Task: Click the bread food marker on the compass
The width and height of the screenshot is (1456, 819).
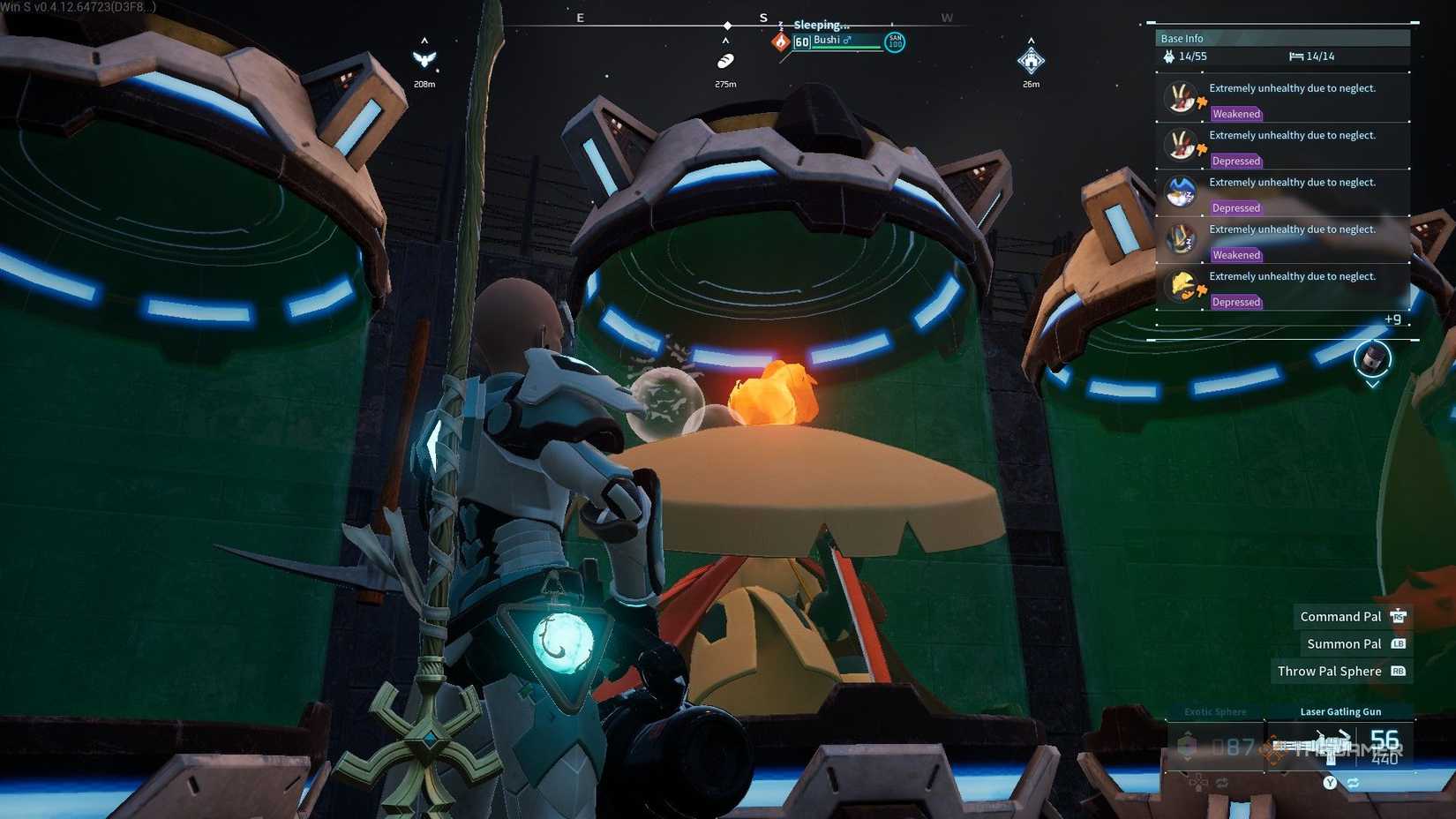Action: tap(724, 61)
